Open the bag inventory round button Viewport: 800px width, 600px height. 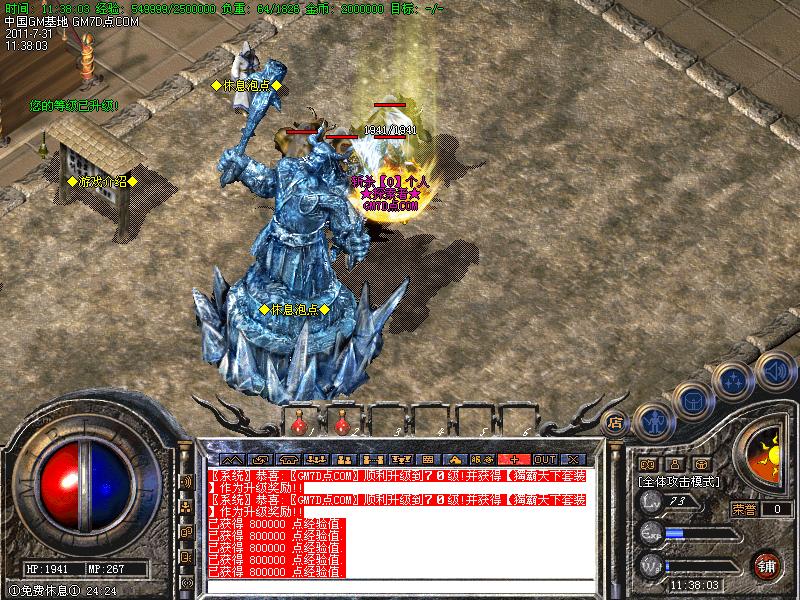693,400
